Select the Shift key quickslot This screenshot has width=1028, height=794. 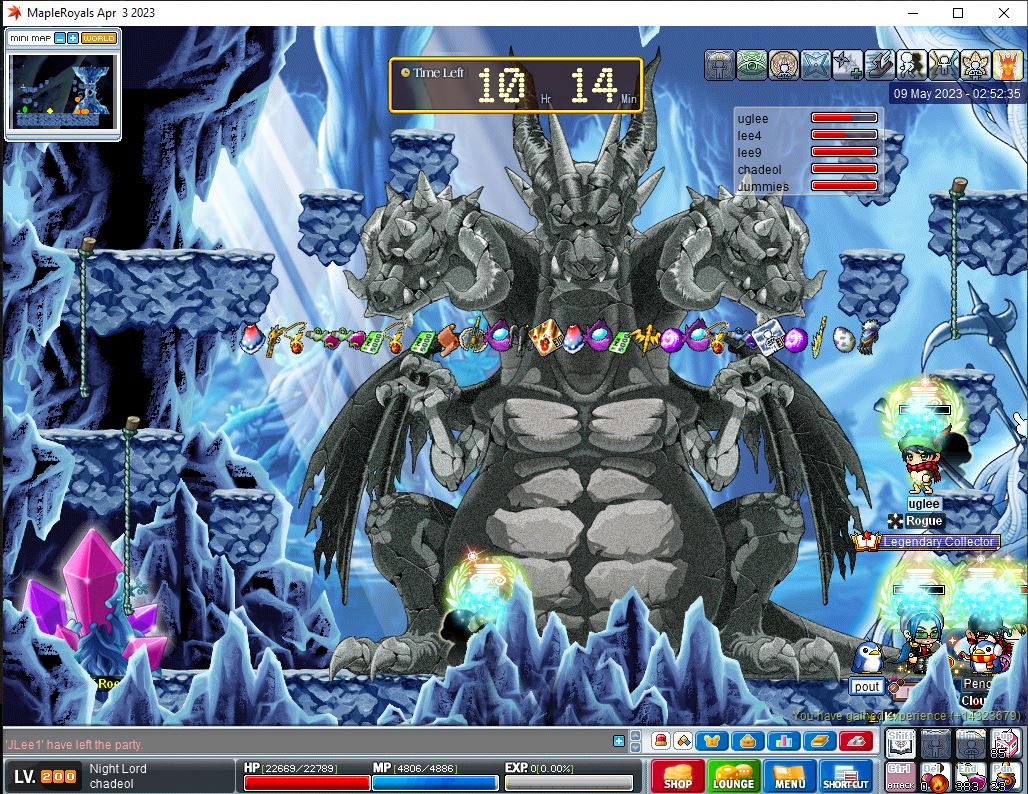click(x=900, y=743)
